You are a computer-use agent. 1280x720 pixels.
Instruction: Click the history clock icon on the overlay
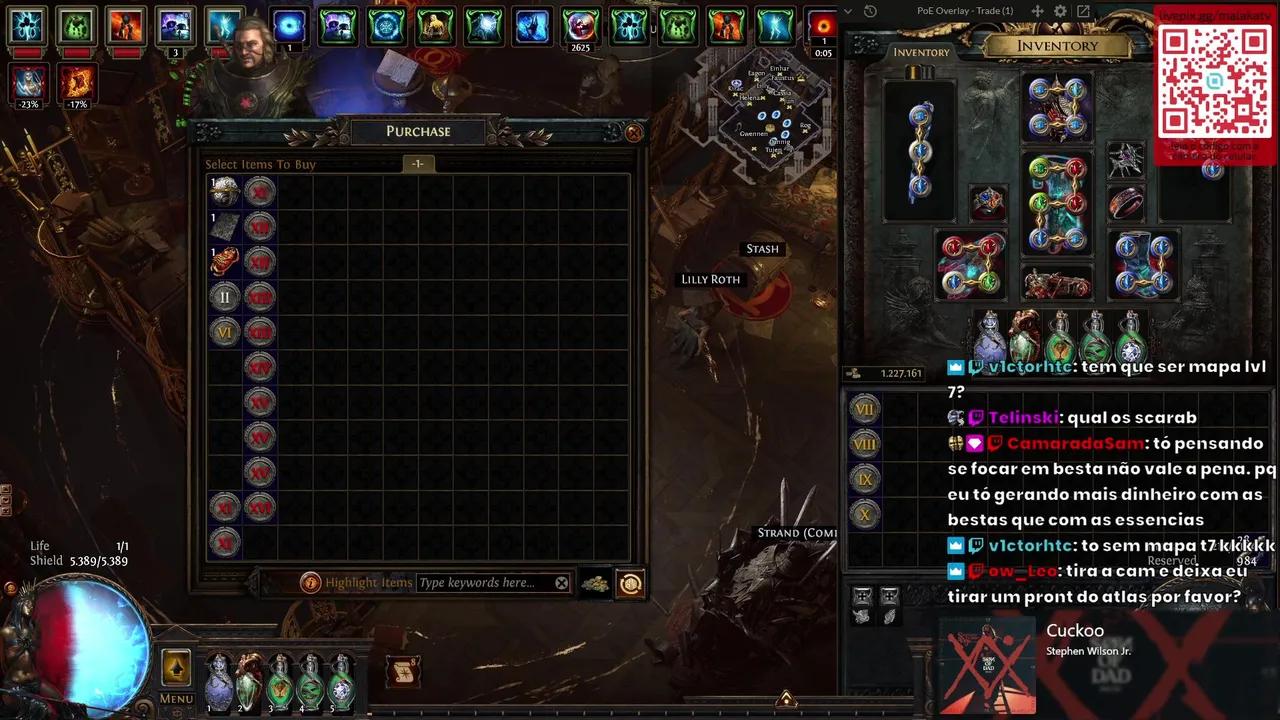pyautogui.click(x=870, y=11)
